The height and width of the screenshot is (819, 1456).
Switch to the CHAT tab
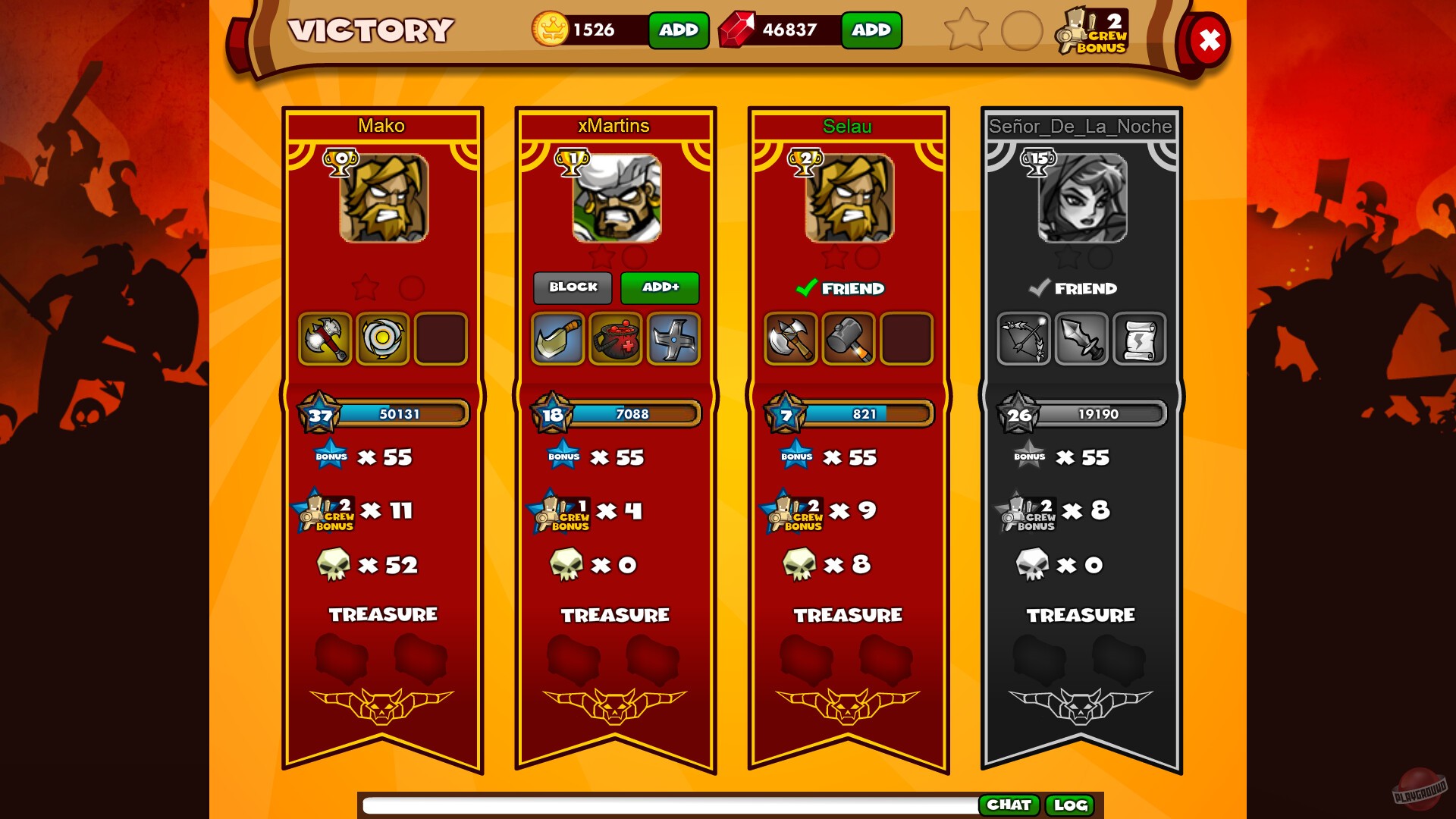coord(1011,805)
